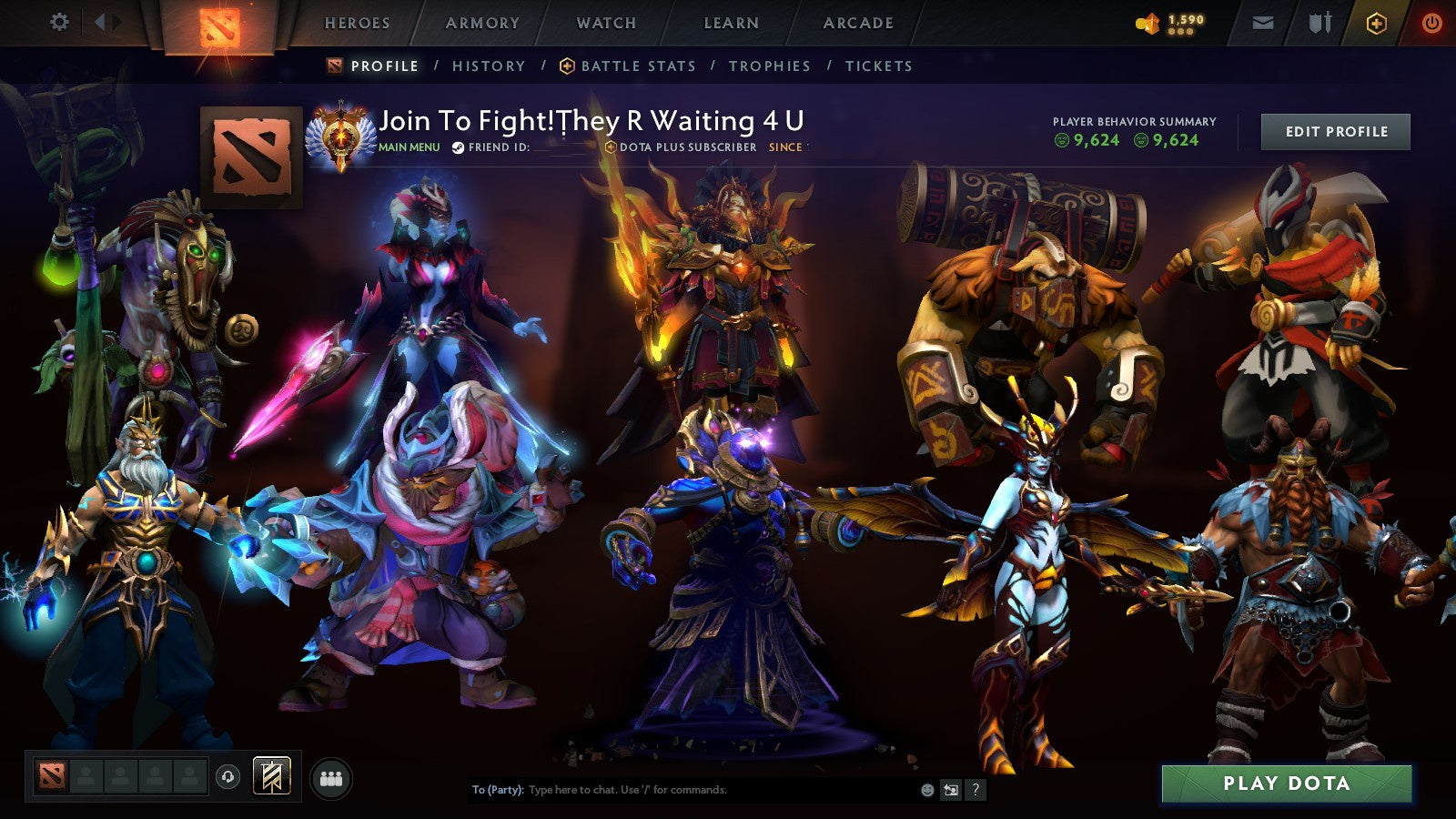Open the settings gear
This screenshot has width=1456, height=819.
[x=60, y=20]
